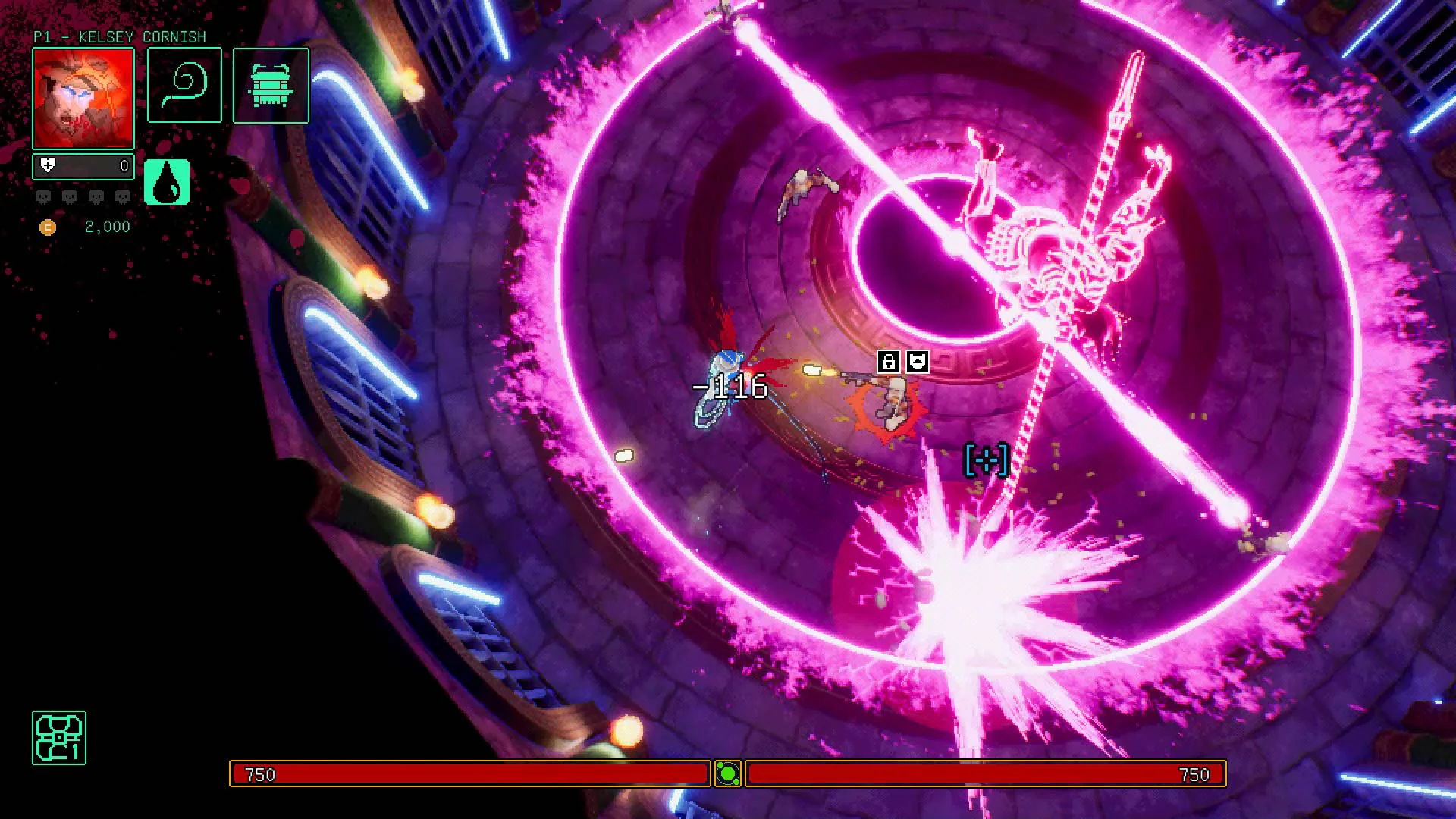Click the green orb between the boss health bars

tap(728, 775)
